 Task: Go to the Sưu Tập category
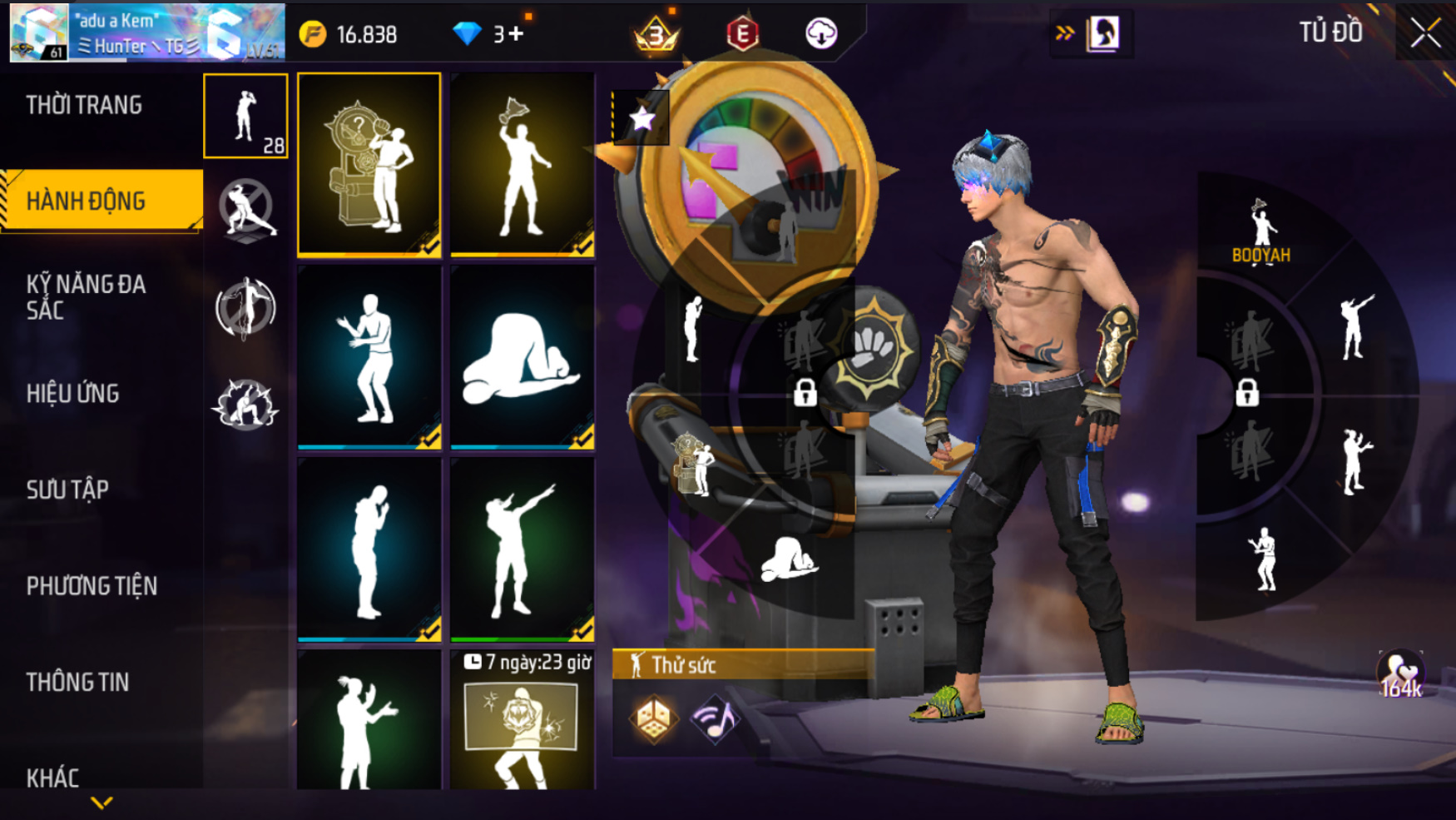pyautogui.click(x=67, y=490)
